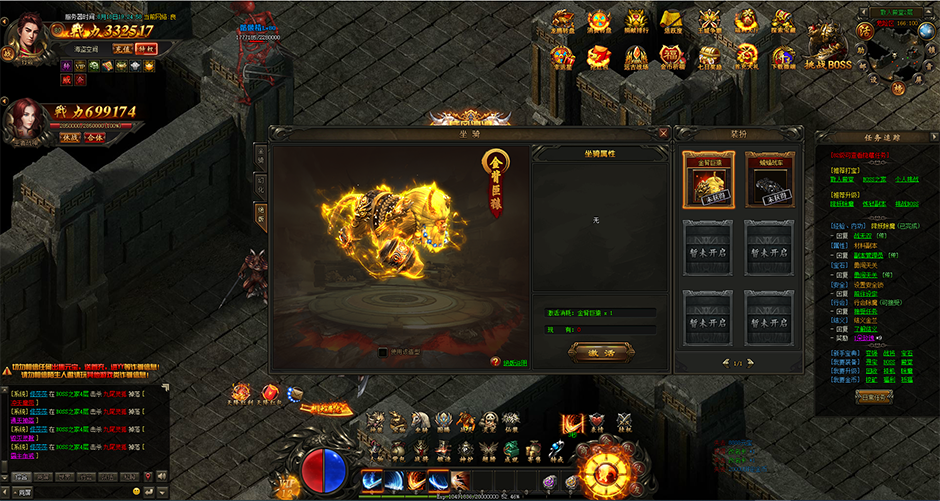Select the 蝙蝠战车 black chariot mount skin
The image size is (940, 501).
[x=771, y=180]
